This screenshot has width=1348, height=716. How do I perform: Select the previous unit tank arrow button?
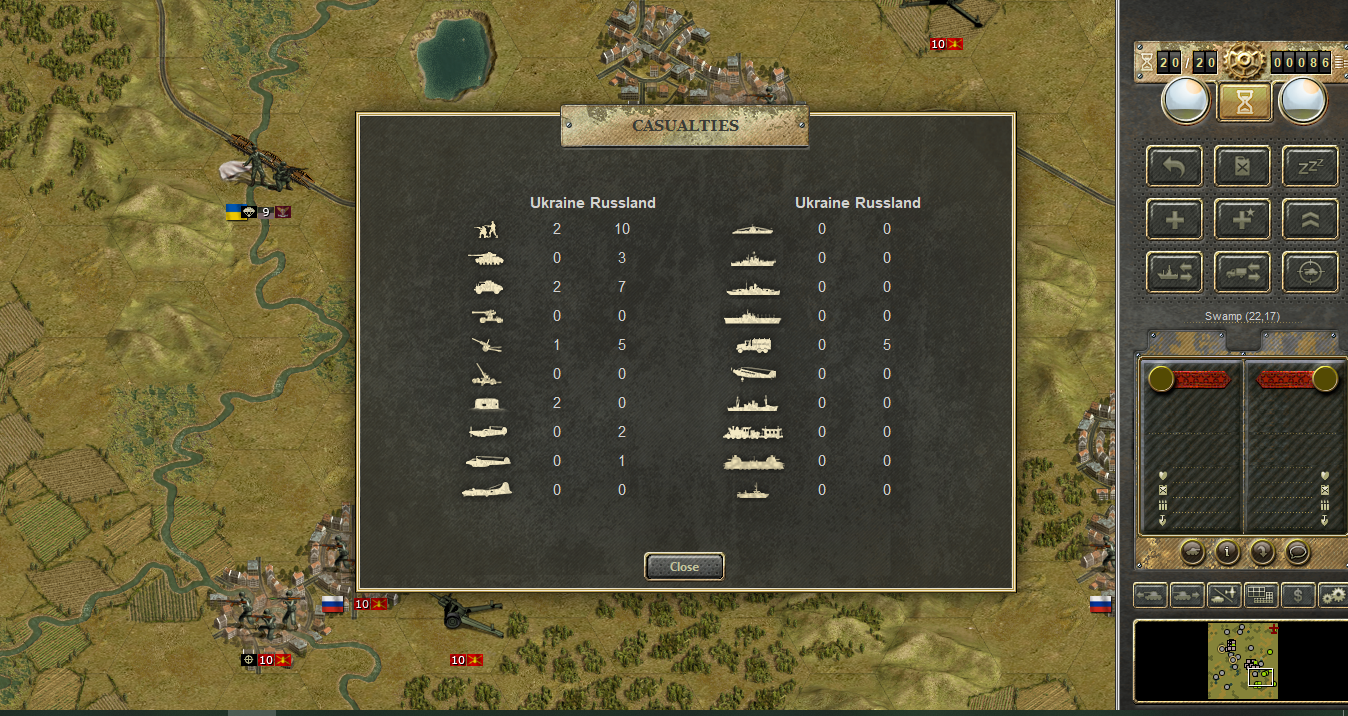(1150, 595)
